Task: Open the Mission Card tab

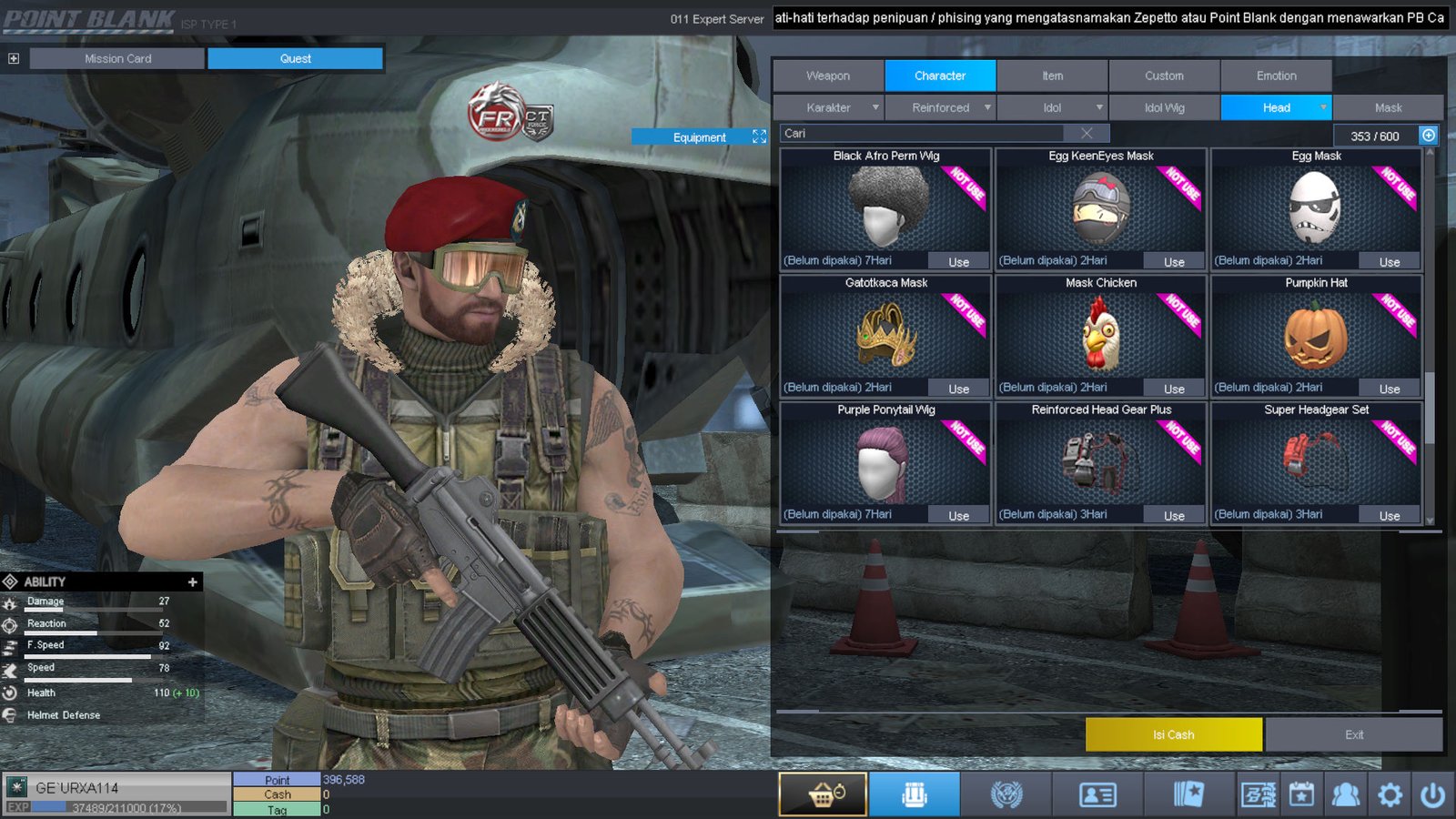Action: pyautogui.click(x=117, y=58)
